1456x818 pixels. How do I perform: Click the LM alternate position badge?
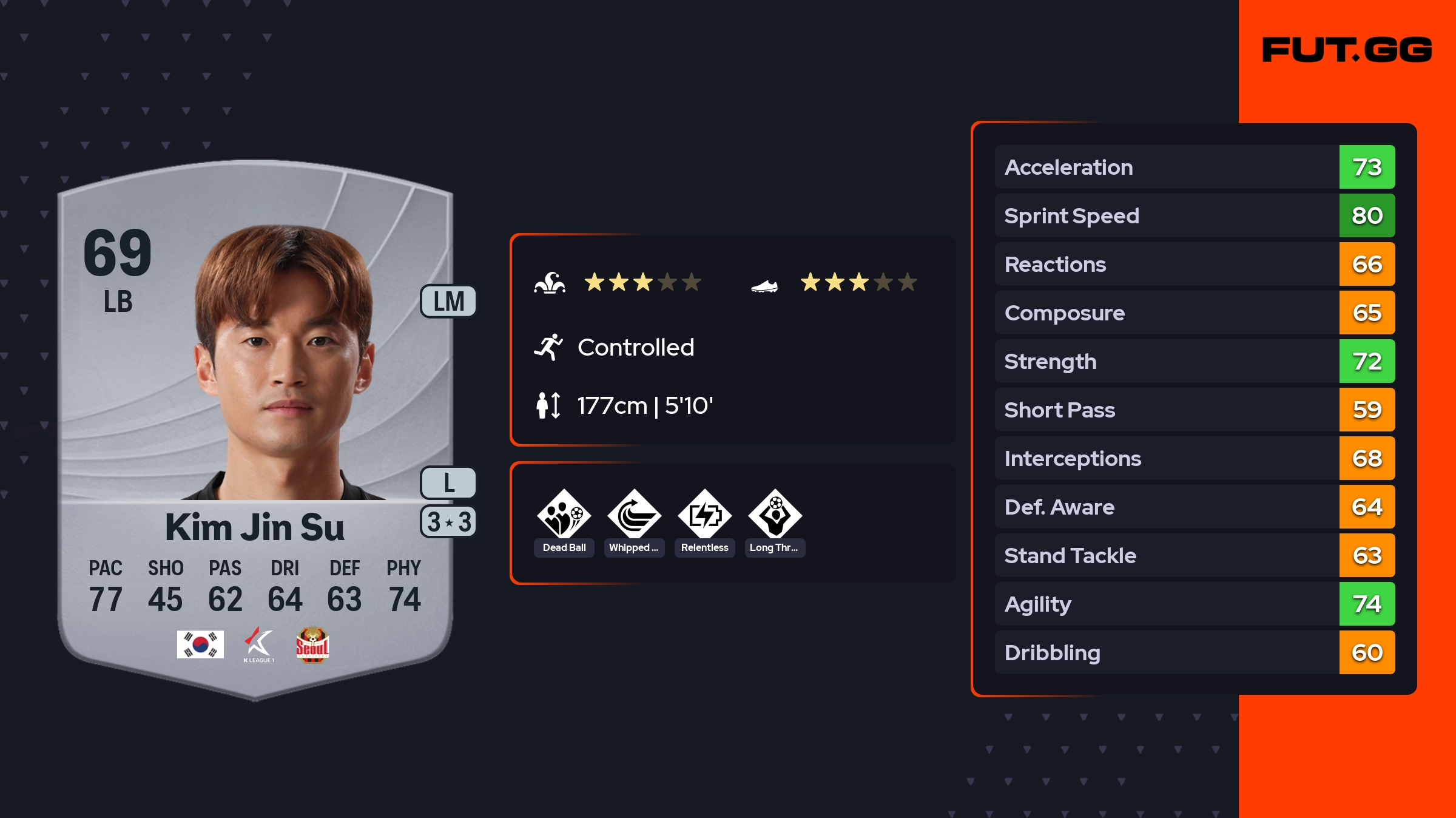(x=448, y=302)
